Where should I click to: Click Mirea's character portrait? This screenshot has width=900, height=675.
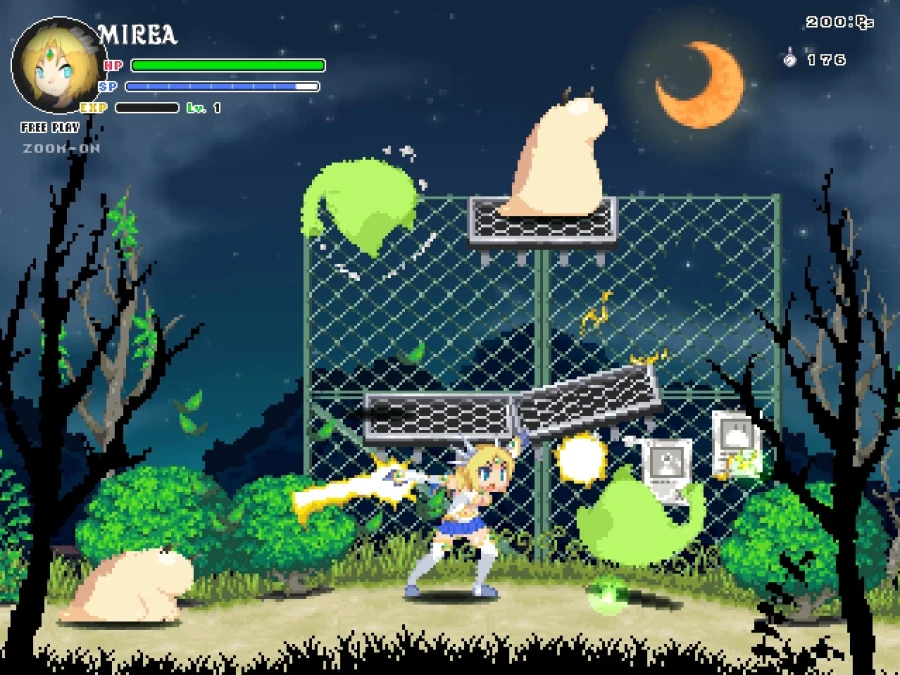[x=58, y=67]
